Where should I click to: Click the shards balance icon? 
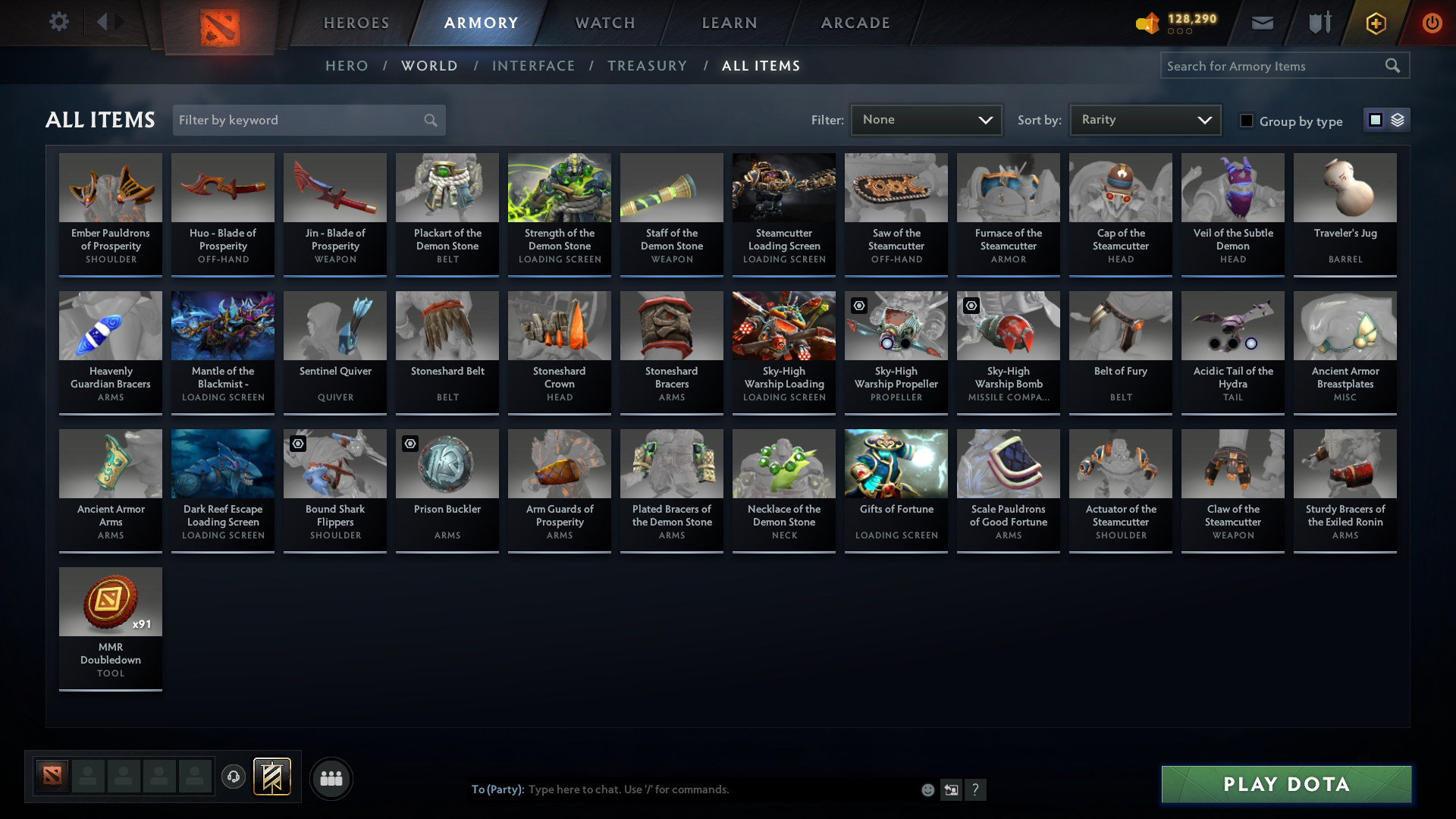pos(1147,24)
